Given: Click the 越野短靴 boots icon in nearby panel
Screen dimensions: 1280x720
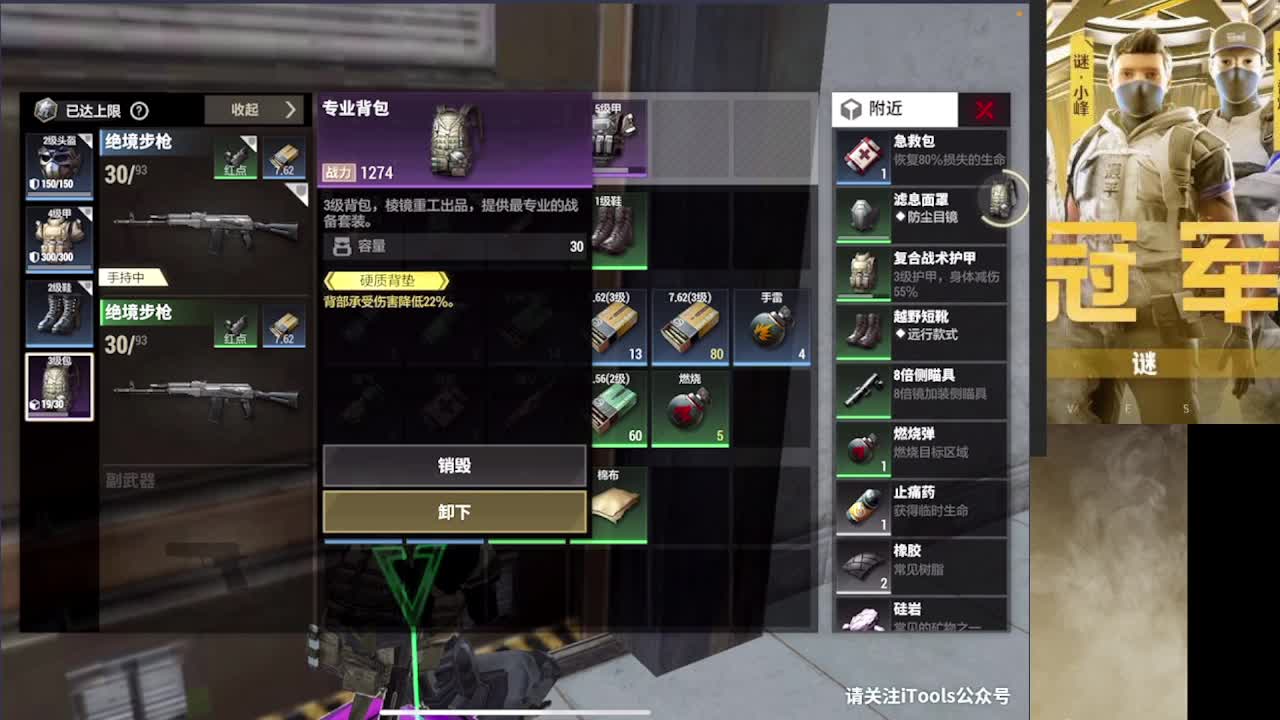Looking at the screenshot, I should click(862, 330).
